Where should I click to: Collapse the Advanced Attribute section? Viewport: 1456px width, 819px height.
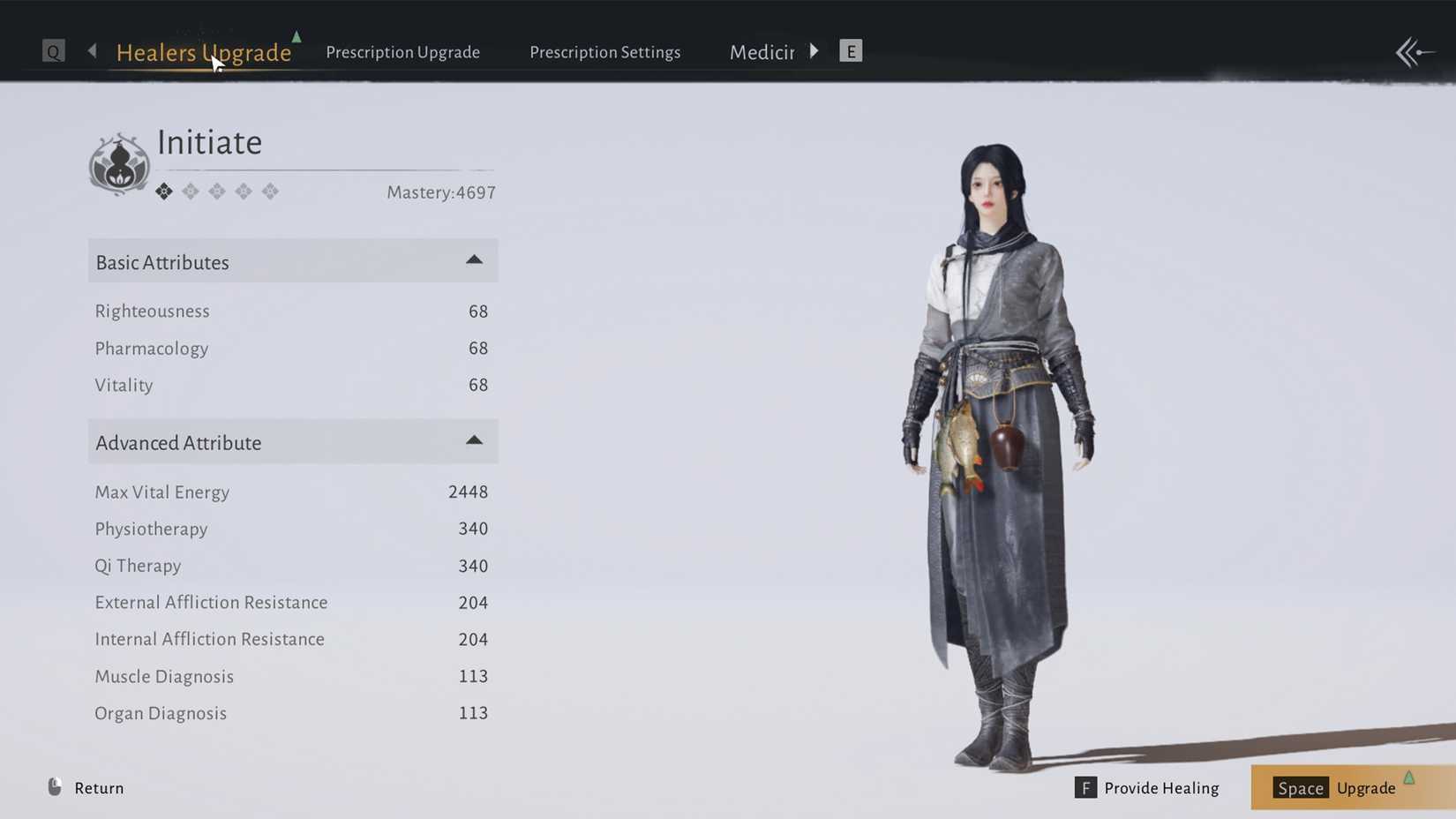click(x=474, y=440)
